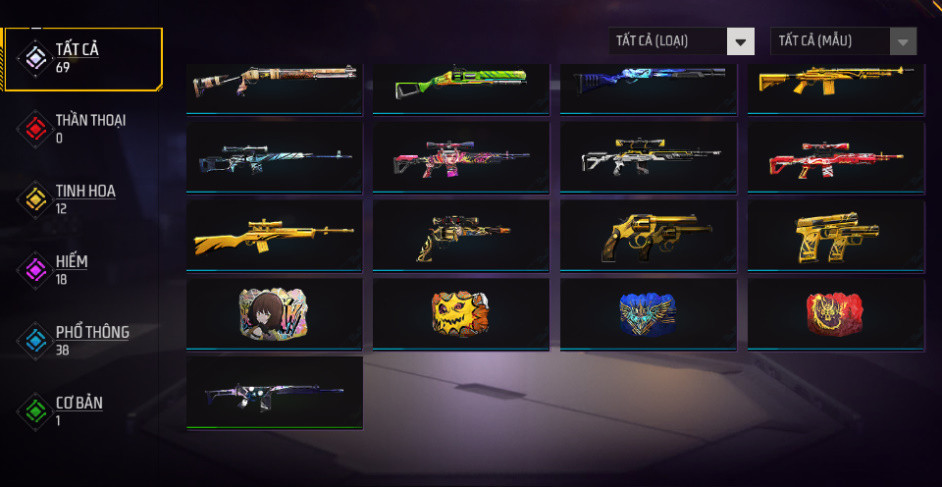Choose the dual golden pistols skin
Screen dimensions: 942x487
pos(835,235)
